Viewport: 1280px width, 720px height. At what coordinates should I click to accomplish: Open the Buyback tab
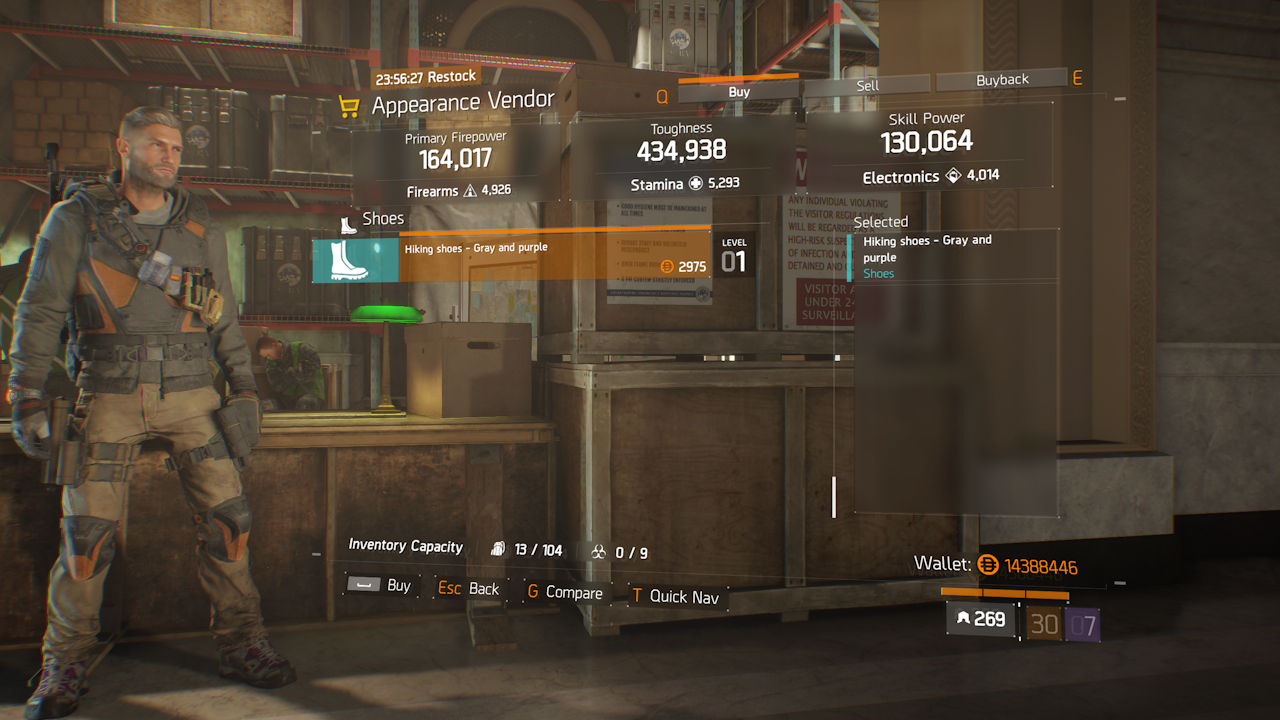(1002, 81)
